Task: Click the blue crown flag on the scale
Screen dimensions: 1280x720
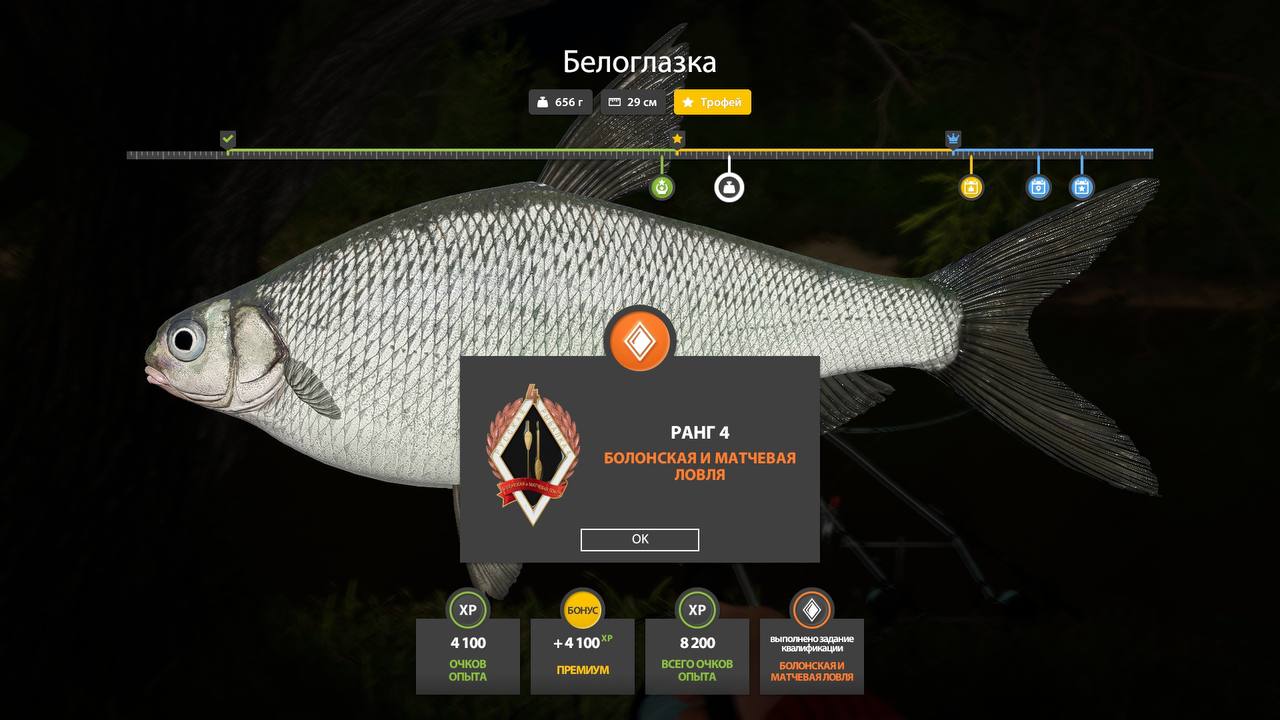Action: click(x=953, y=139)
